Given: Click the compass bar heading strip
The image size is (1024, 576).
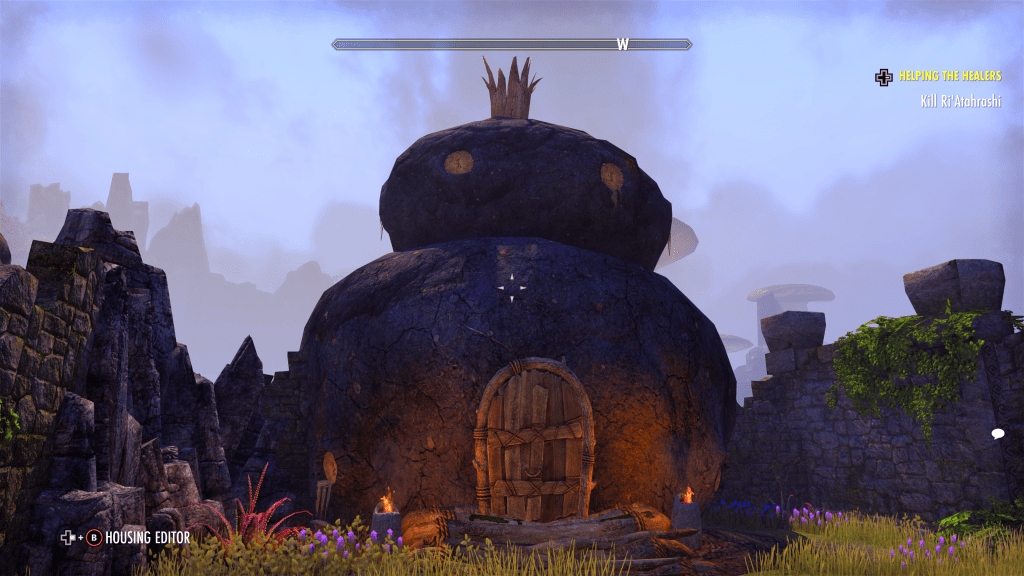Looking at the screenshot, I should click(511, 44).
